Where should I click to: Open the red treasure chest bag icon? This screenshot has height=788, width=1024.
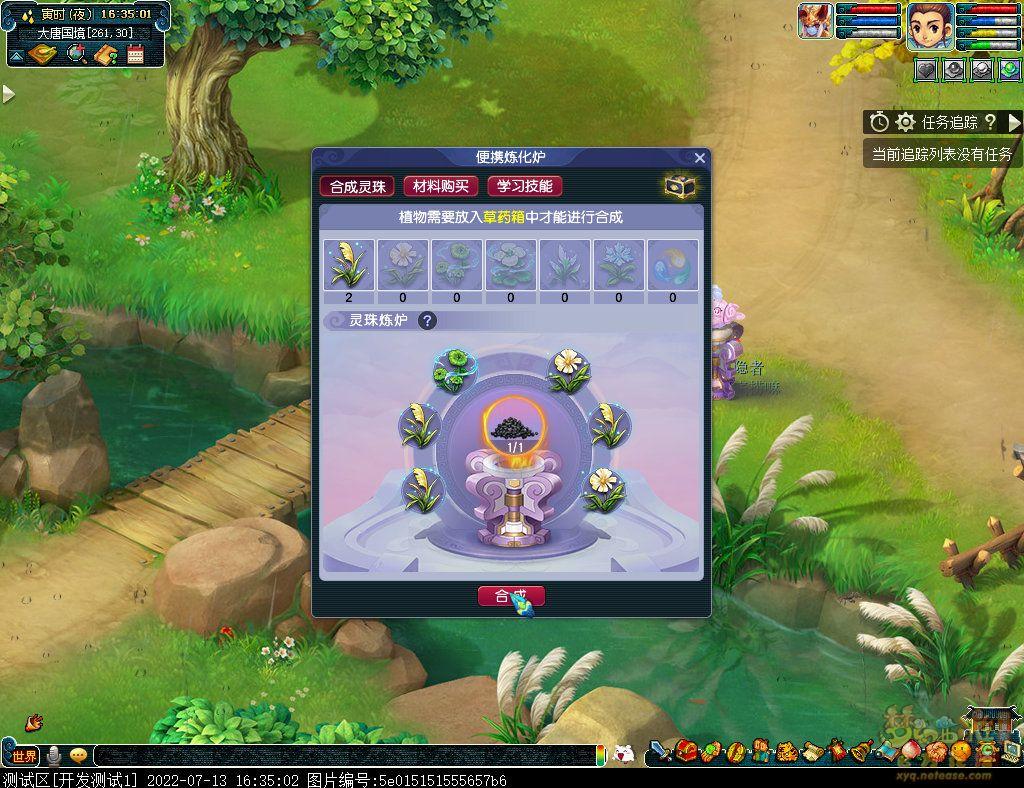click(686, 751)
